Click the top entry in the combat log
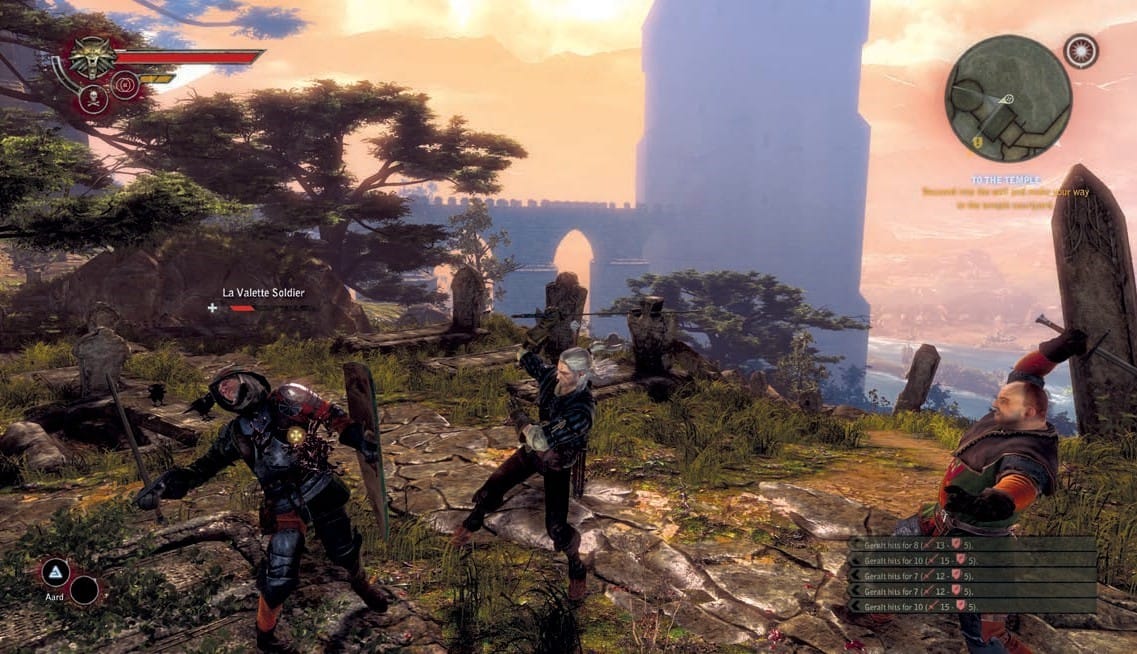Image resolution: width=1137 pixels, height=654 pixels. tap(972, 545)
